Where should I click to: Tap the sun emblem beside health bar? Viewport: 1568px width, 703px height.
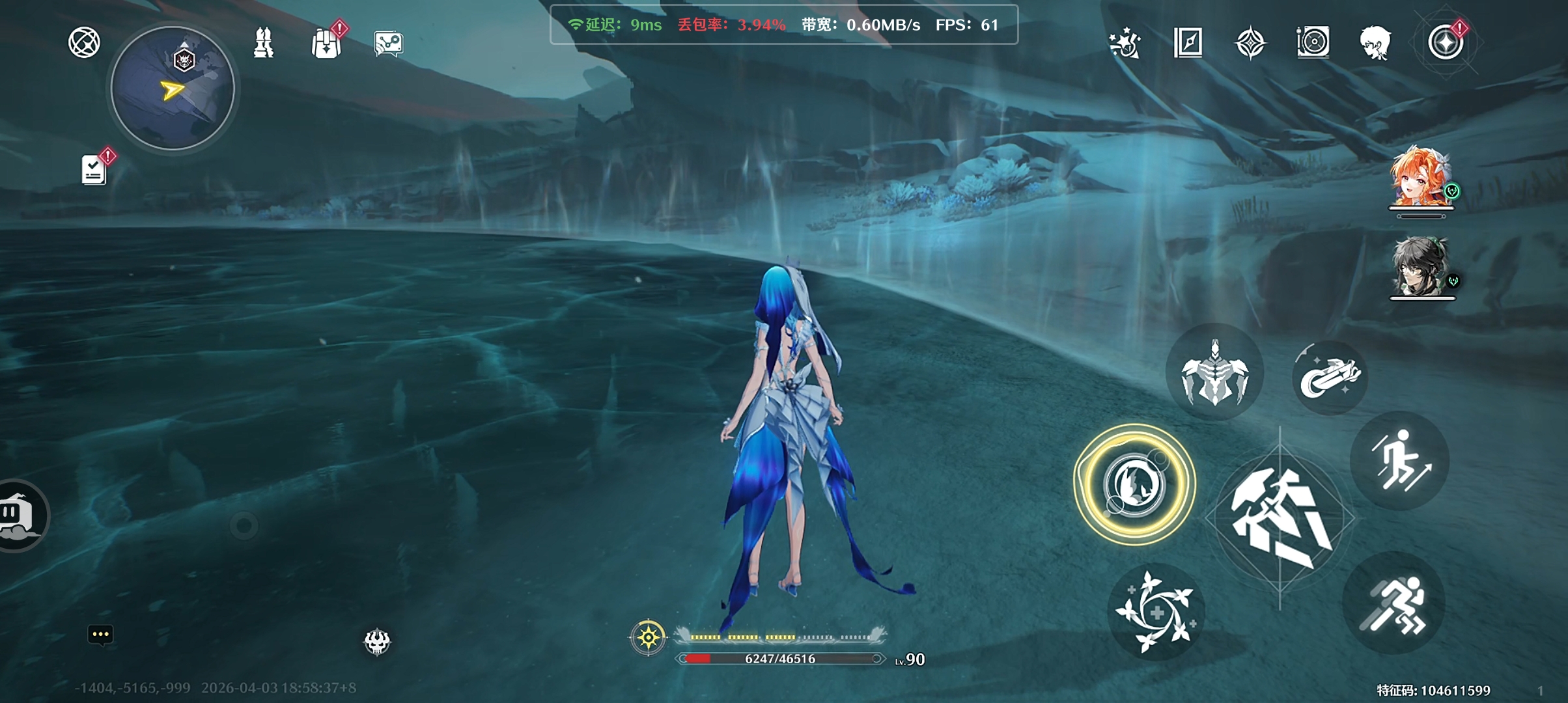pyautogui.click(x=649, y=637)
